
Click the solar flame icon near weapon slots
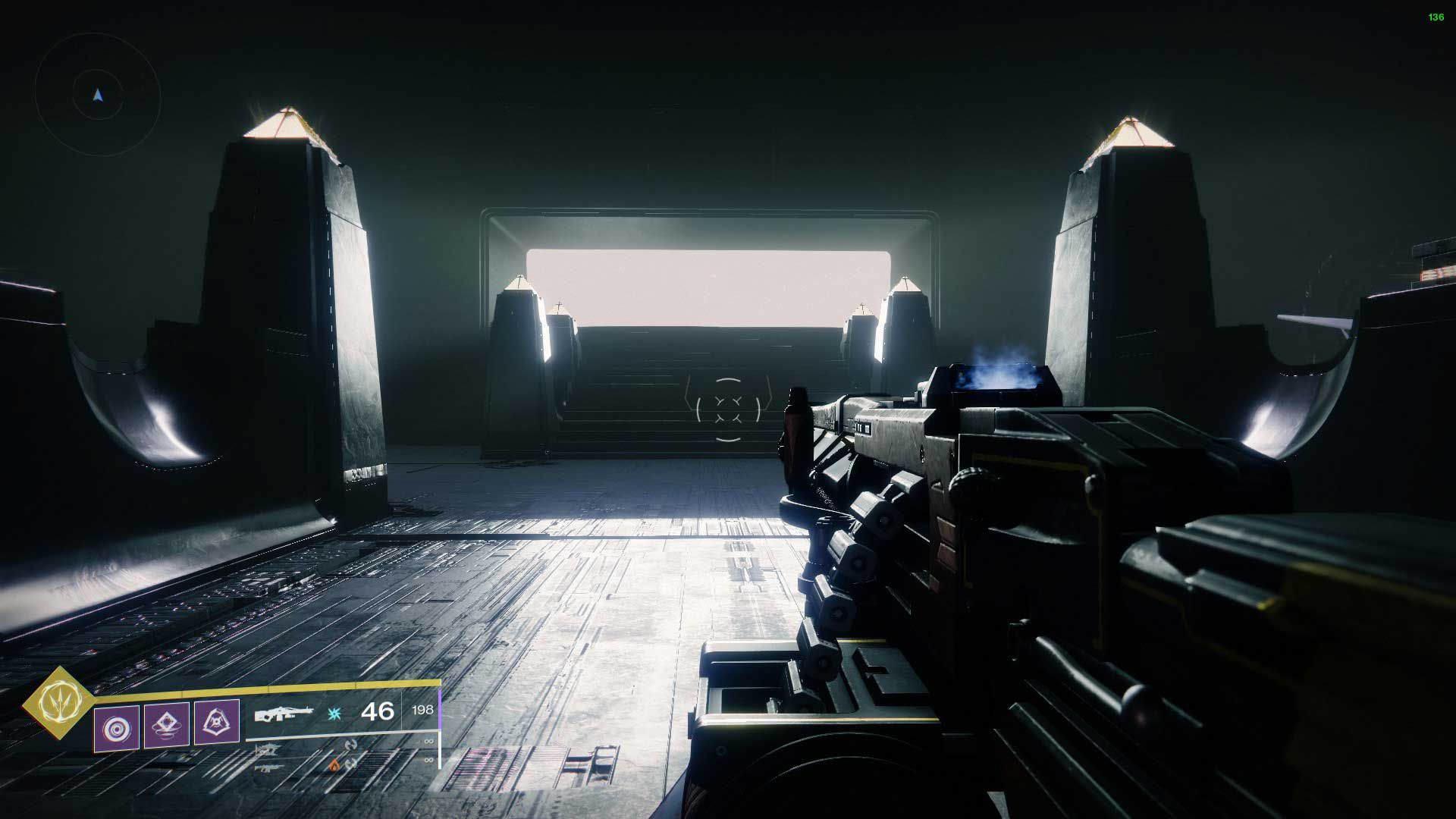point(334,764)
